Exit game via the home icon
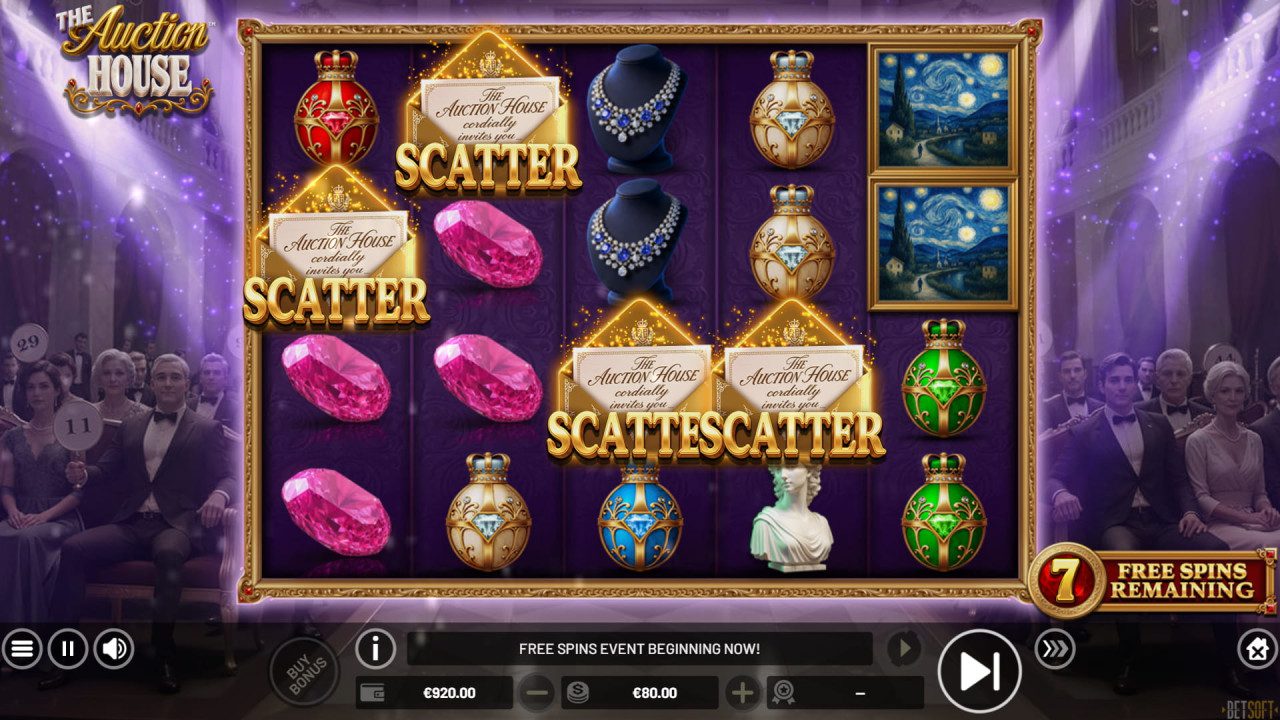This screenshot has width=1280, height=720. coord(1258,649)
